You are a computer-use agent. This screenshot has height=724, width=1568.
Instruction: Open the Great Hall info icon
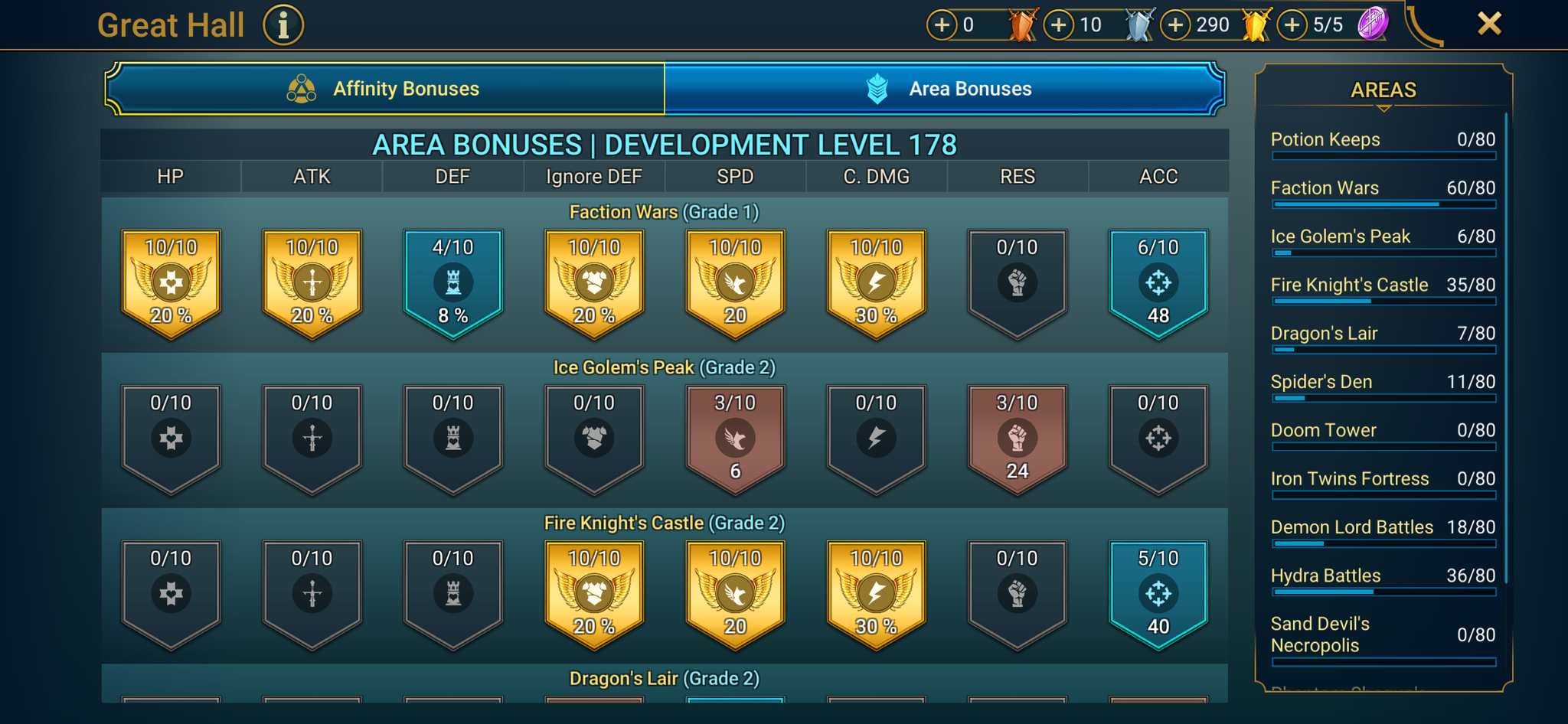click(x=283, y=24)
